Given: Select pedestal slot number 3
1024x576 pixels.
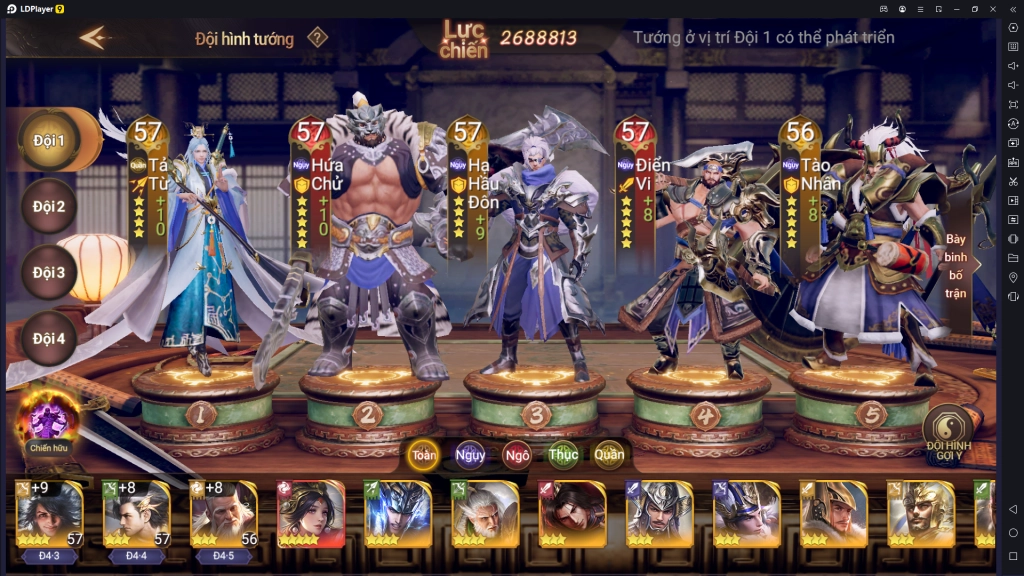Looking at the screenshot, I should 536,412.
